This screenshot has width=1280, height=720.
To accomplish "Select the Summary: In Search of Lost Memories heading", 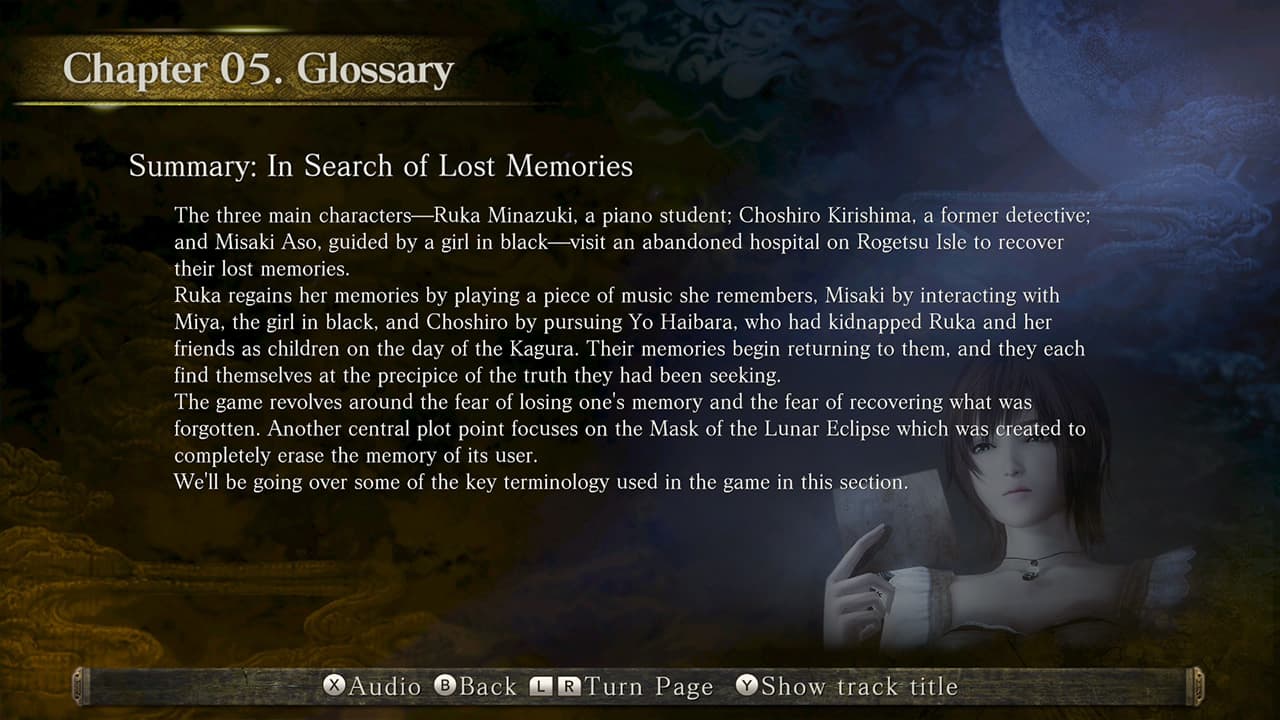I will coord(380,166).
